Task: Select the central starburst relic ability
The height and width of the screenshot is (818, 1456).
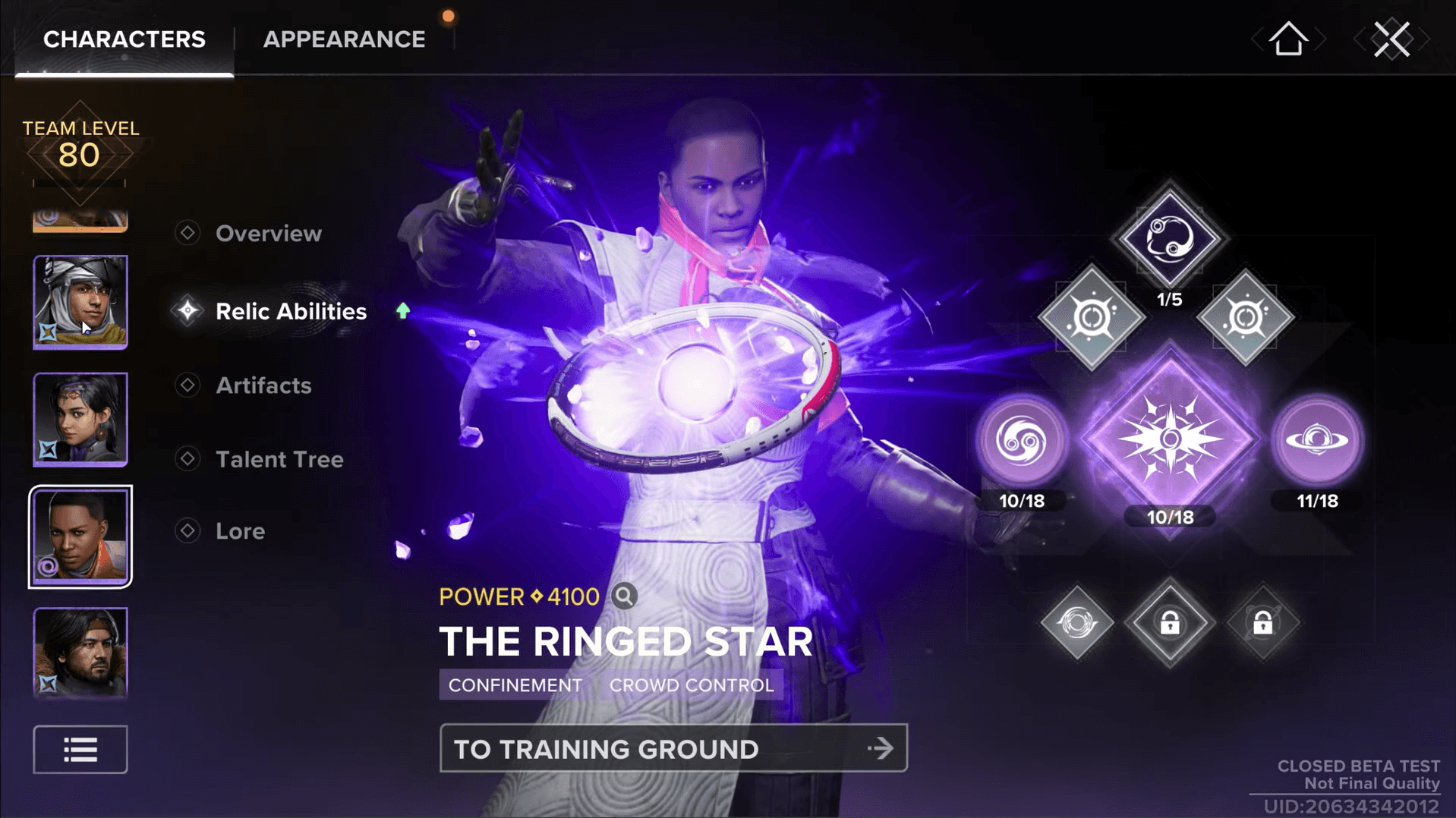Action: [1170, 439]
